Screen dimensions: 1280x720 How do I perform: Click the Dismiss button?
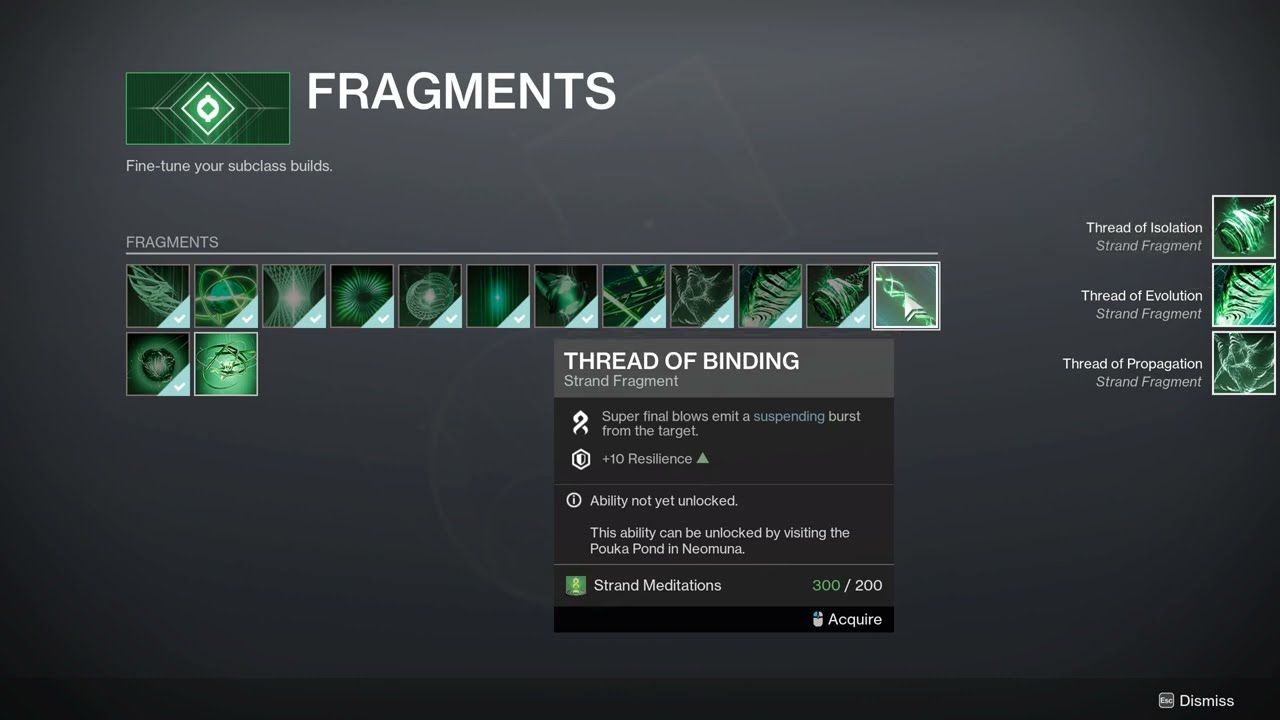click(x=1206, y=701)
